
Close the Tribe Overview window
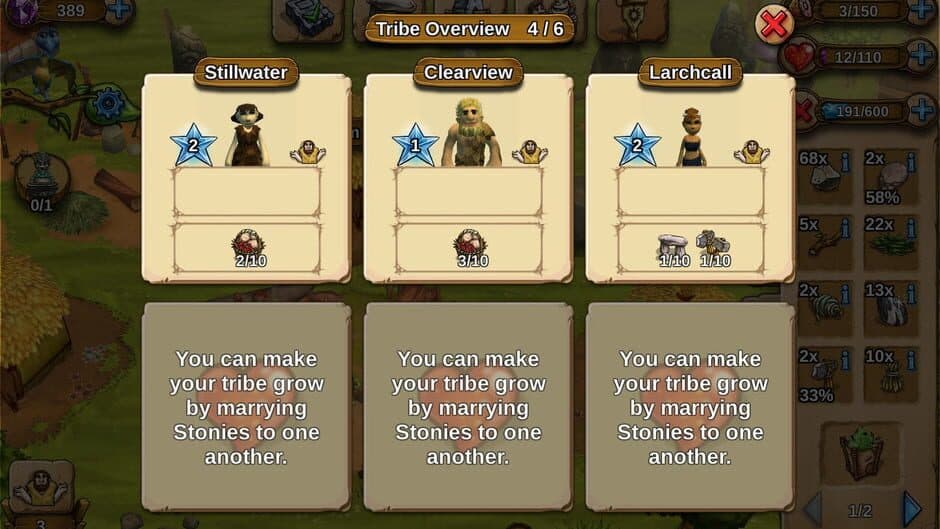tap(773, 23)
